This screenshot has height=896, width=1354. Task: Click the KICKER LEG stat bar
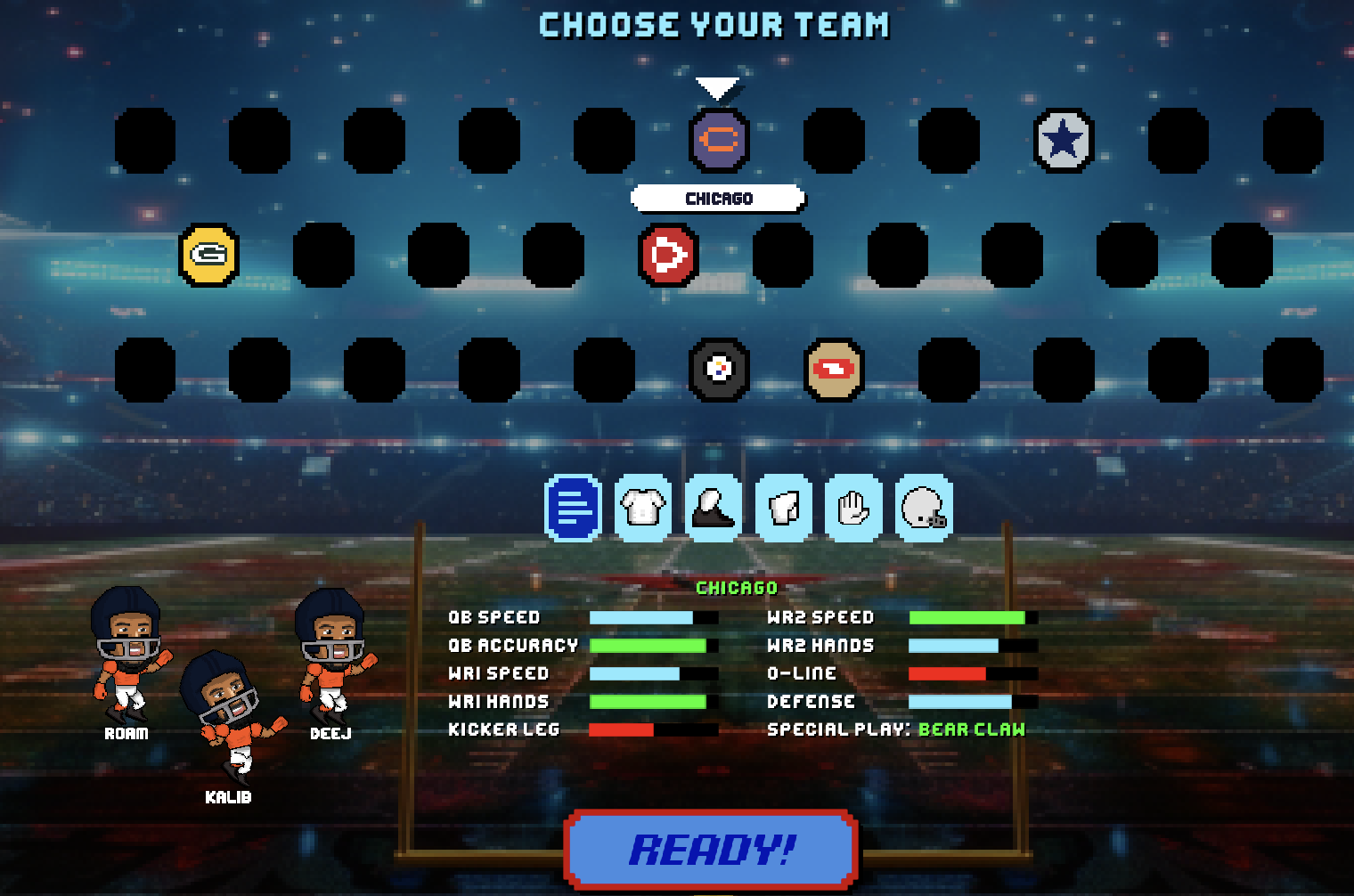pos(653,729)
